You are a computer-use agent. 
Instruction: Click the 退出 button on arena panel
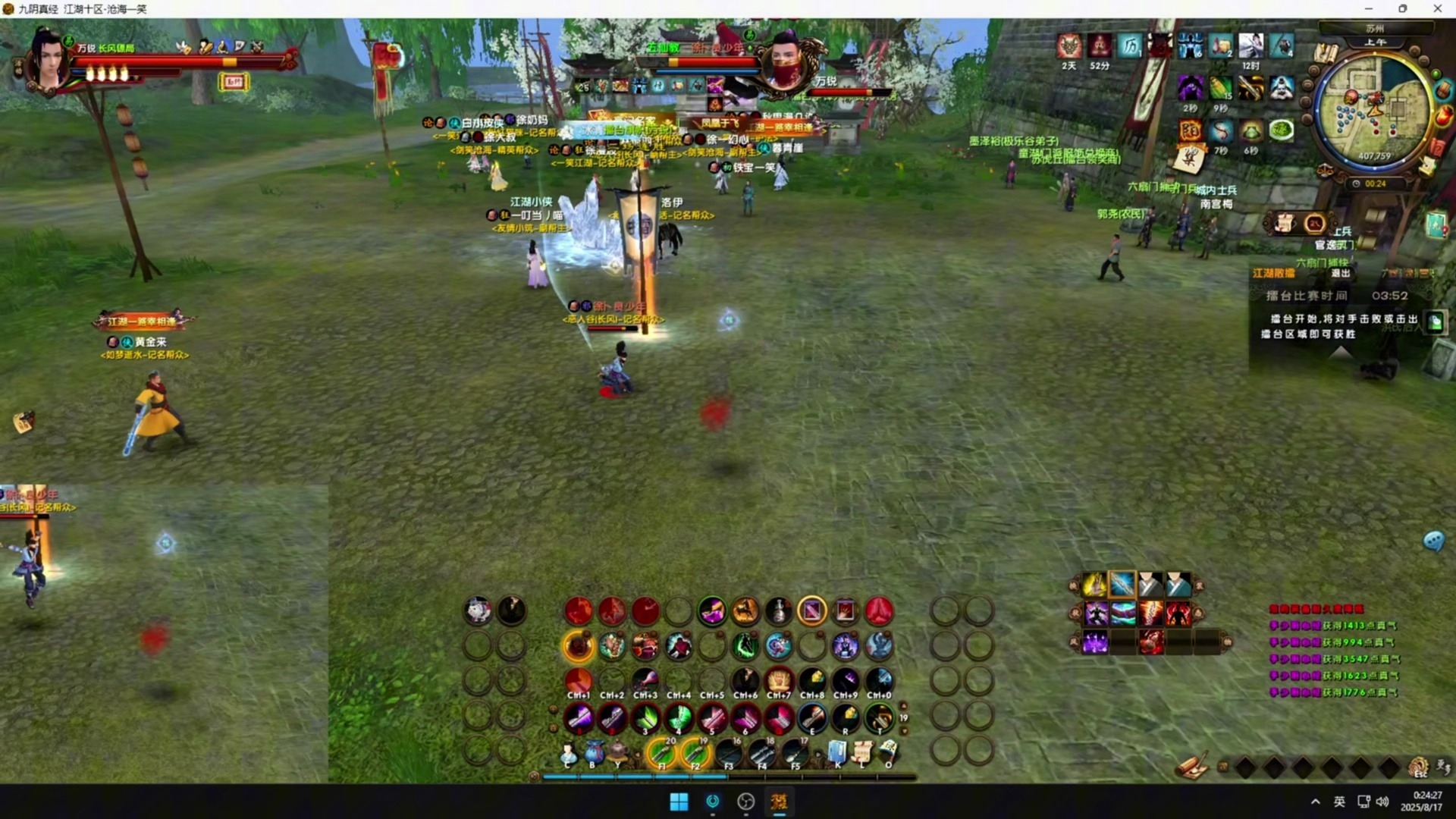coord(1340,273)
